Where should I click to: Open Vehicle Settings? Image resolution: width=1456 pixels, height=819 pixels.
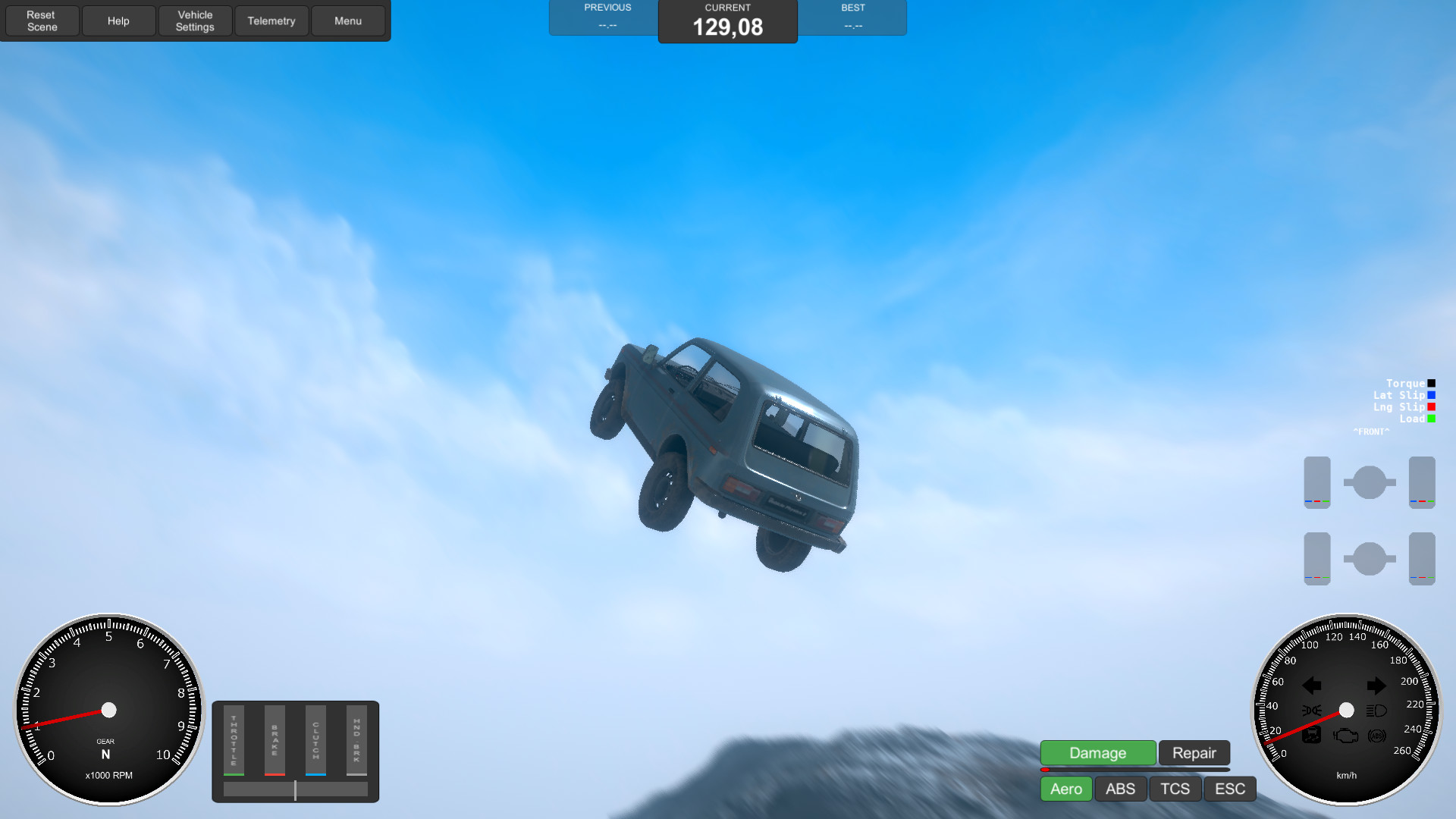[195, 20]
